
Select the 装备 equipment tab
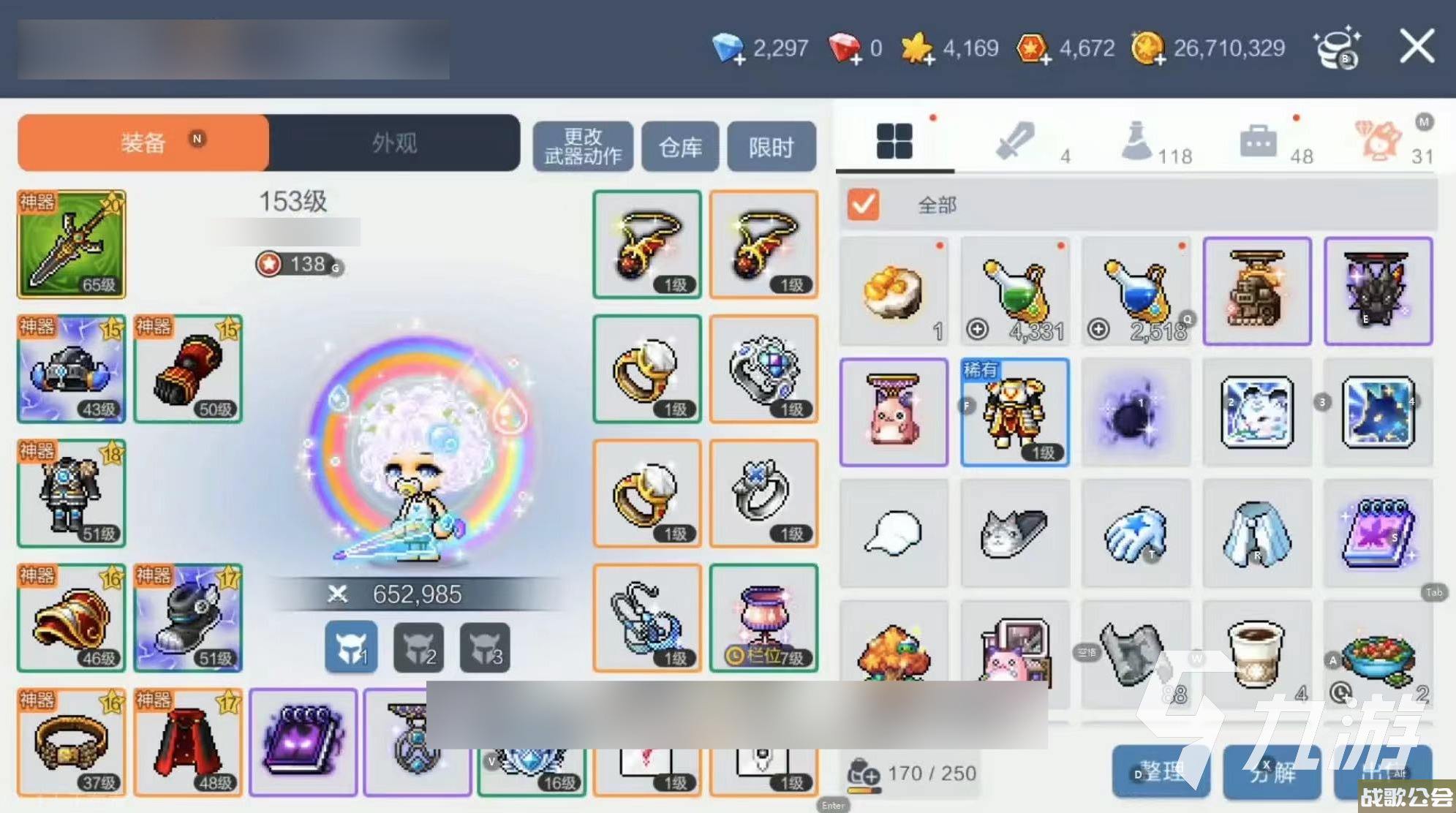pos(144,143)
